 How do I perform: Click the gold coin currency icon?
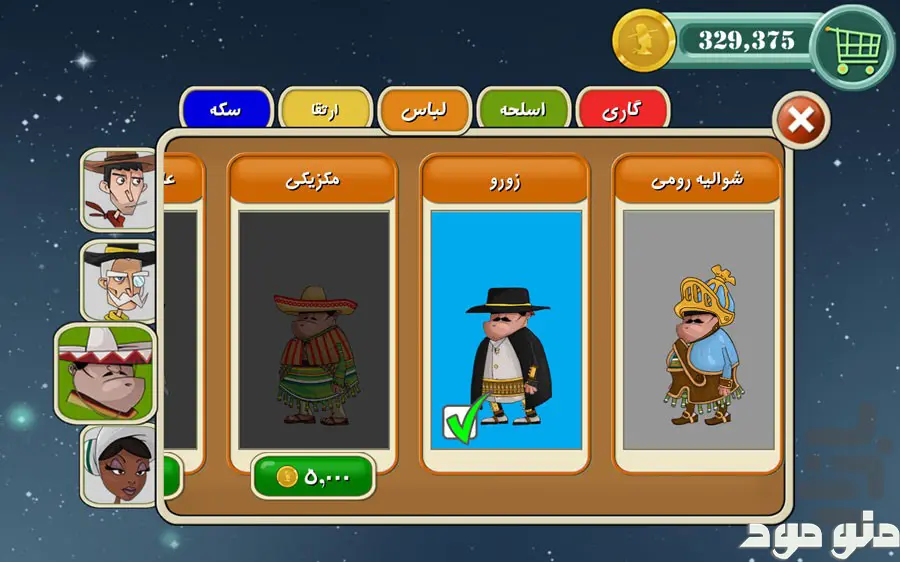644,41
